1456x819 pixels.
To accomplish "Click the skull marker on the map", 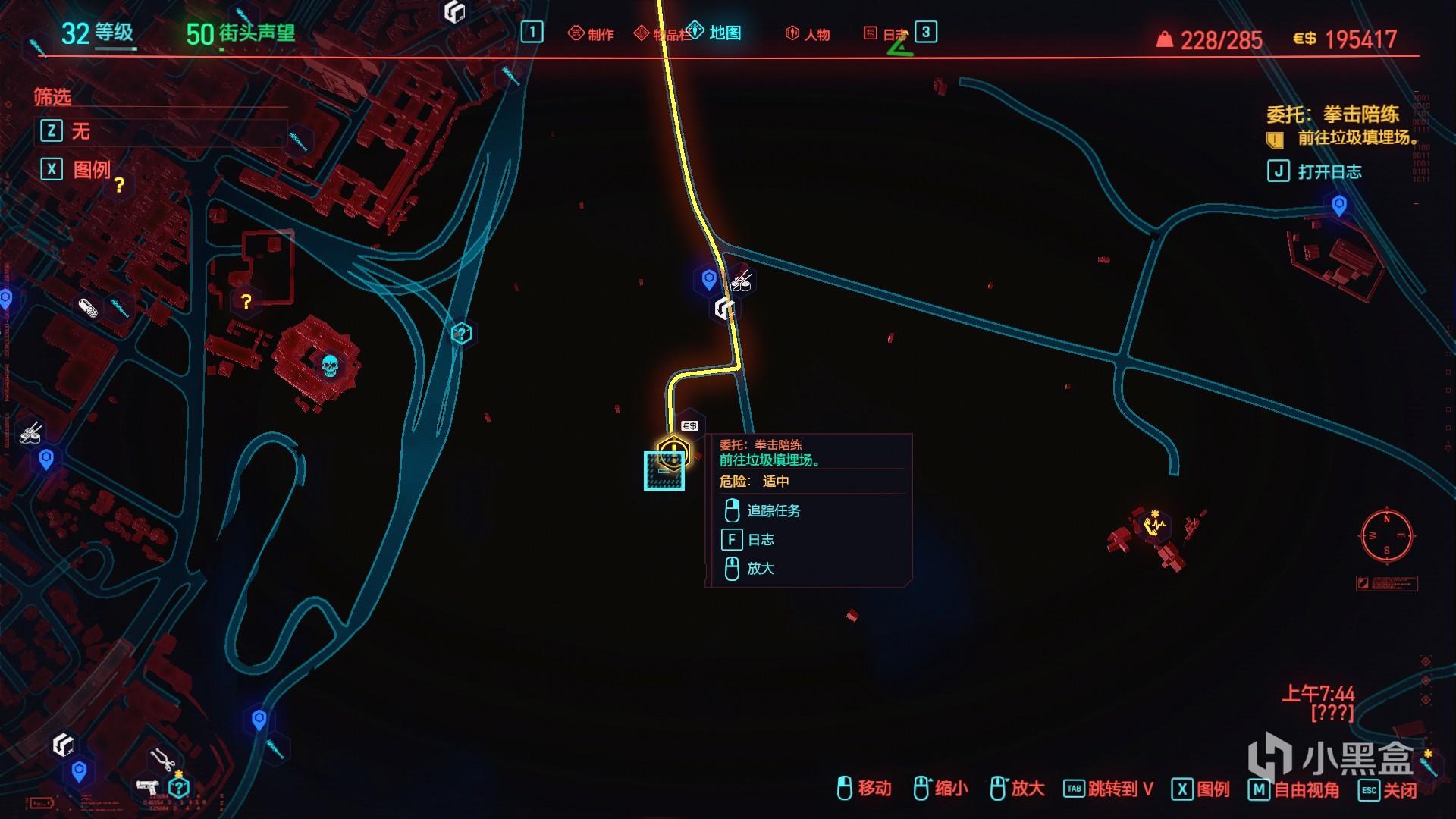I will [329, 366].
